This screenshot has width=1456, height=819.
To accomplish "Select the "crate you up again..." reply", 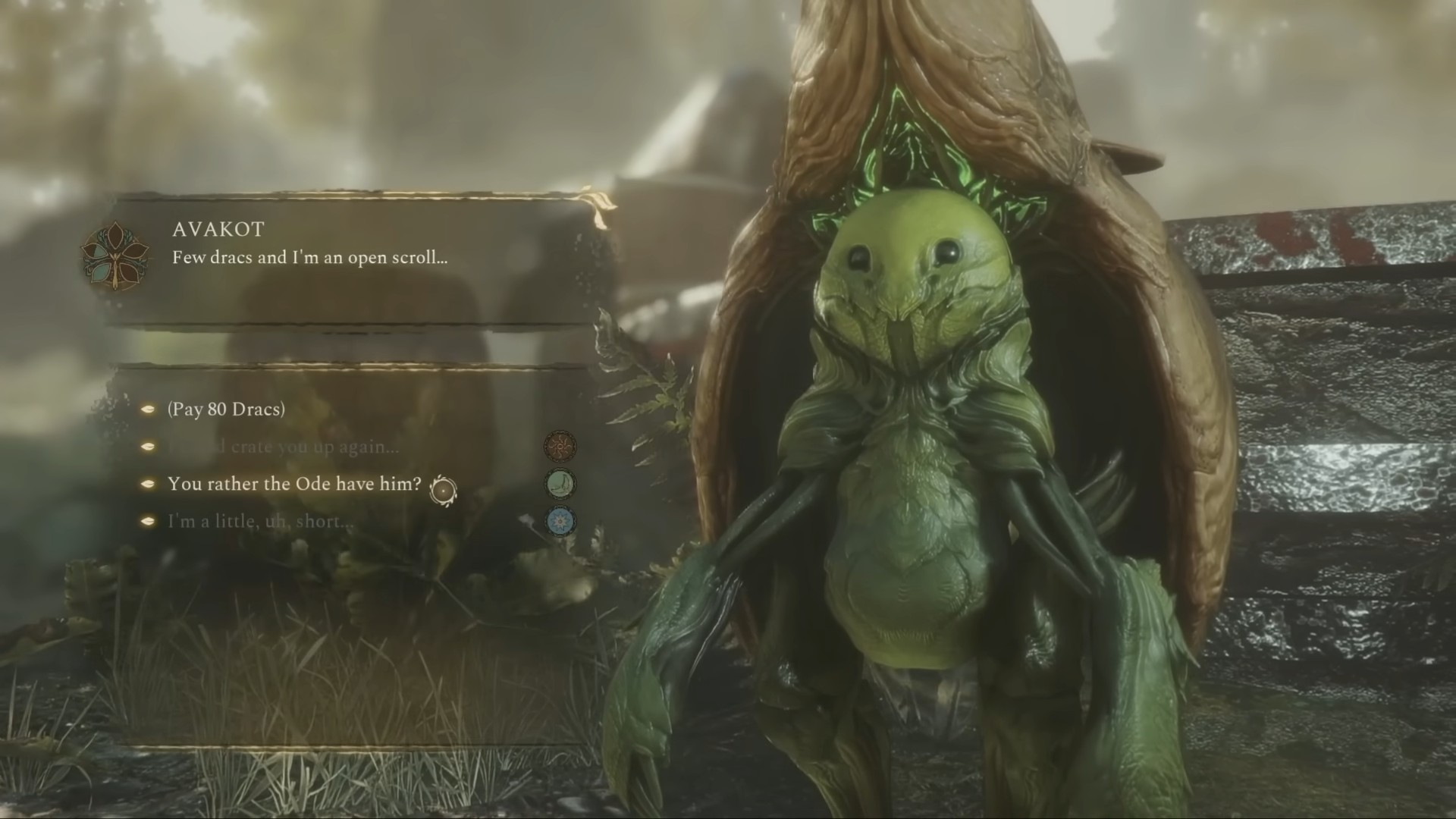I will pos(282,447).
